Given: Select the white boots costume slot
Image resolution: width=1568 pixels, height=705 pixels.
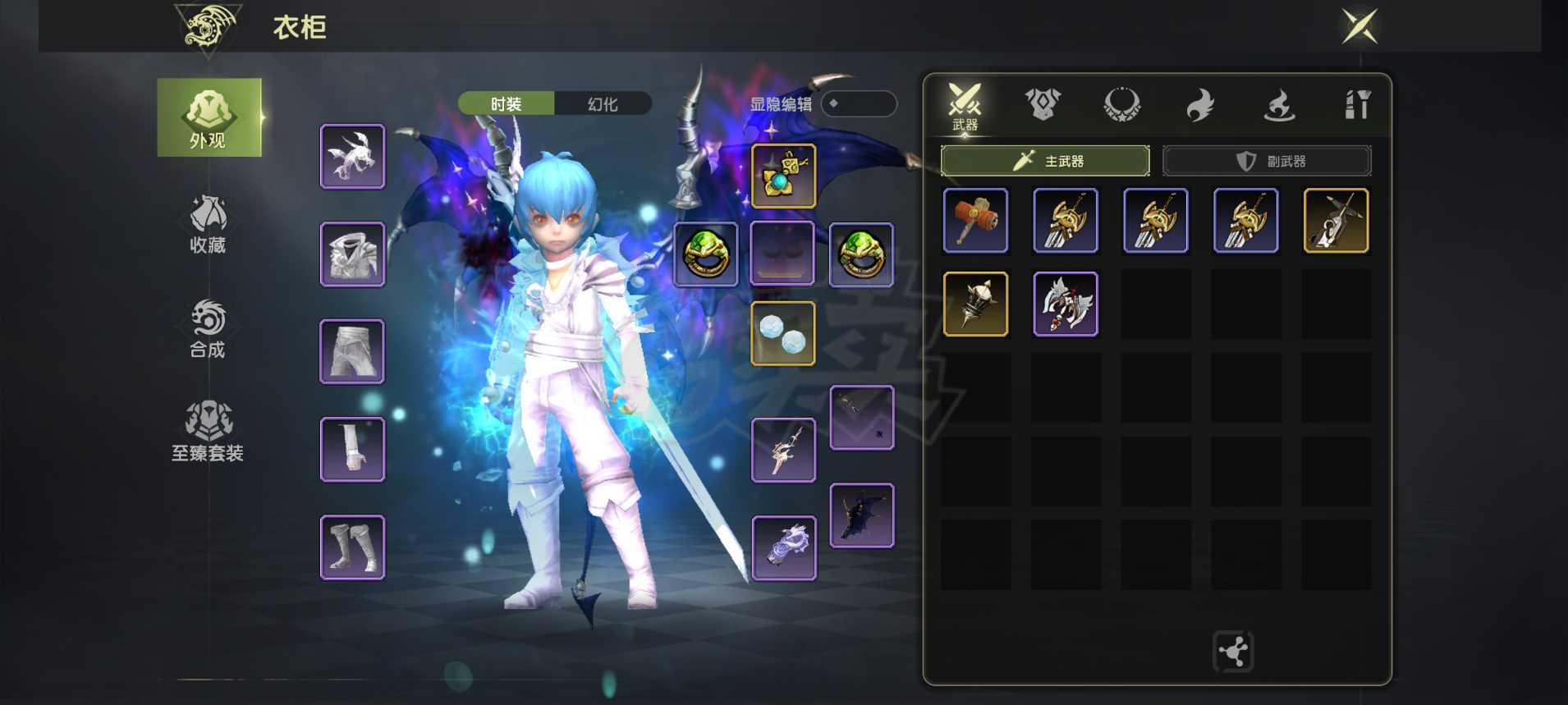Looking at the screenshot, I should tap(352, 547).
